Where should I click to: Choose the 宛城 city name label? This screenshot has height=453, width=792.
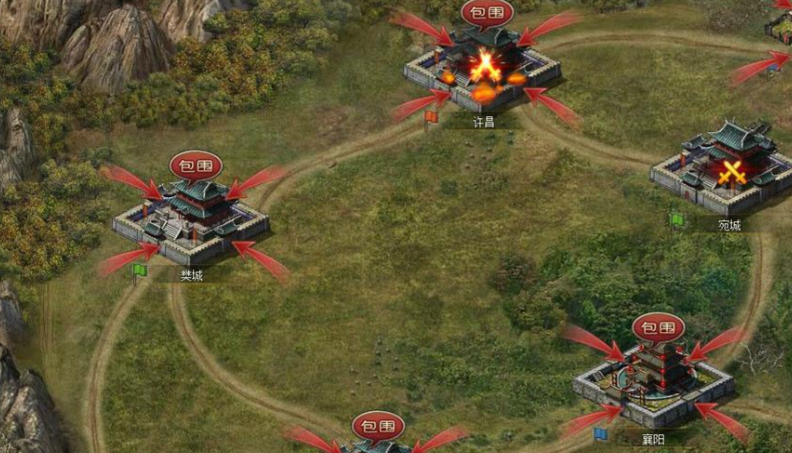tap(730, 225)
